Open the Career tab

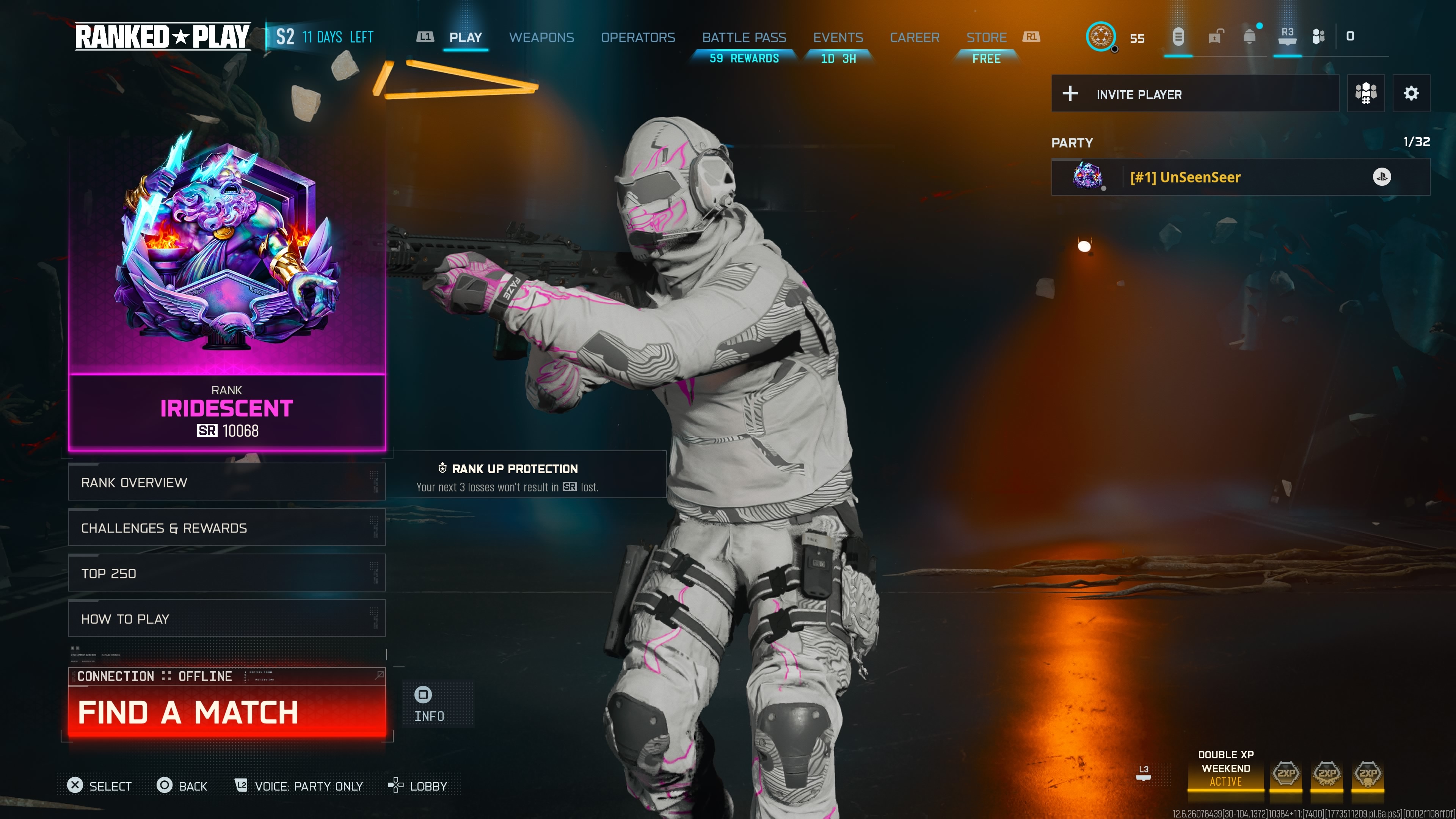click(915, 37)
